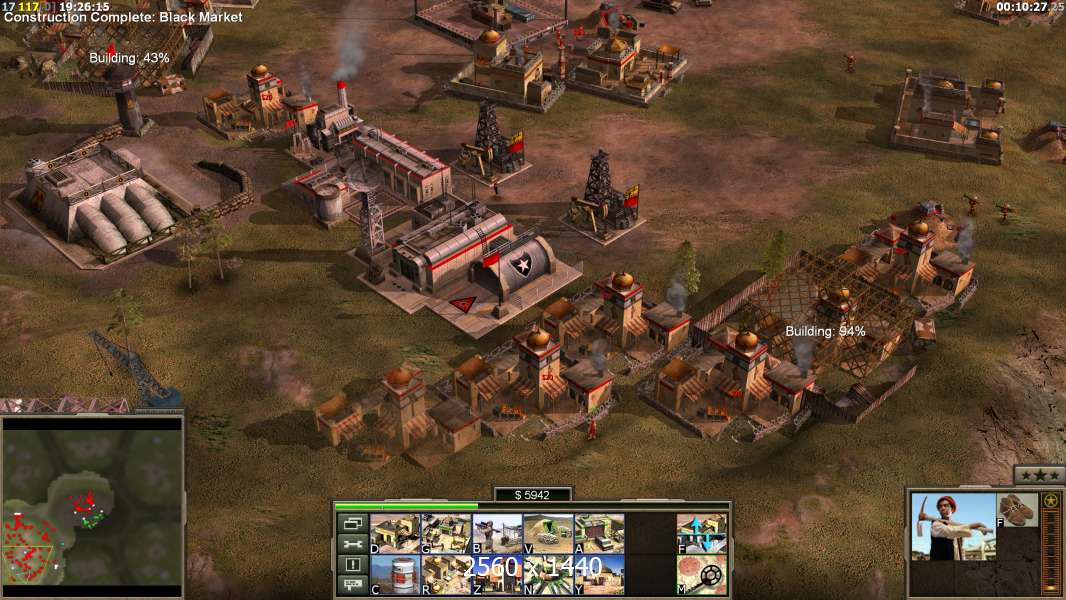Click the overlapping windows button on the command bar

(x=352, y=523)
